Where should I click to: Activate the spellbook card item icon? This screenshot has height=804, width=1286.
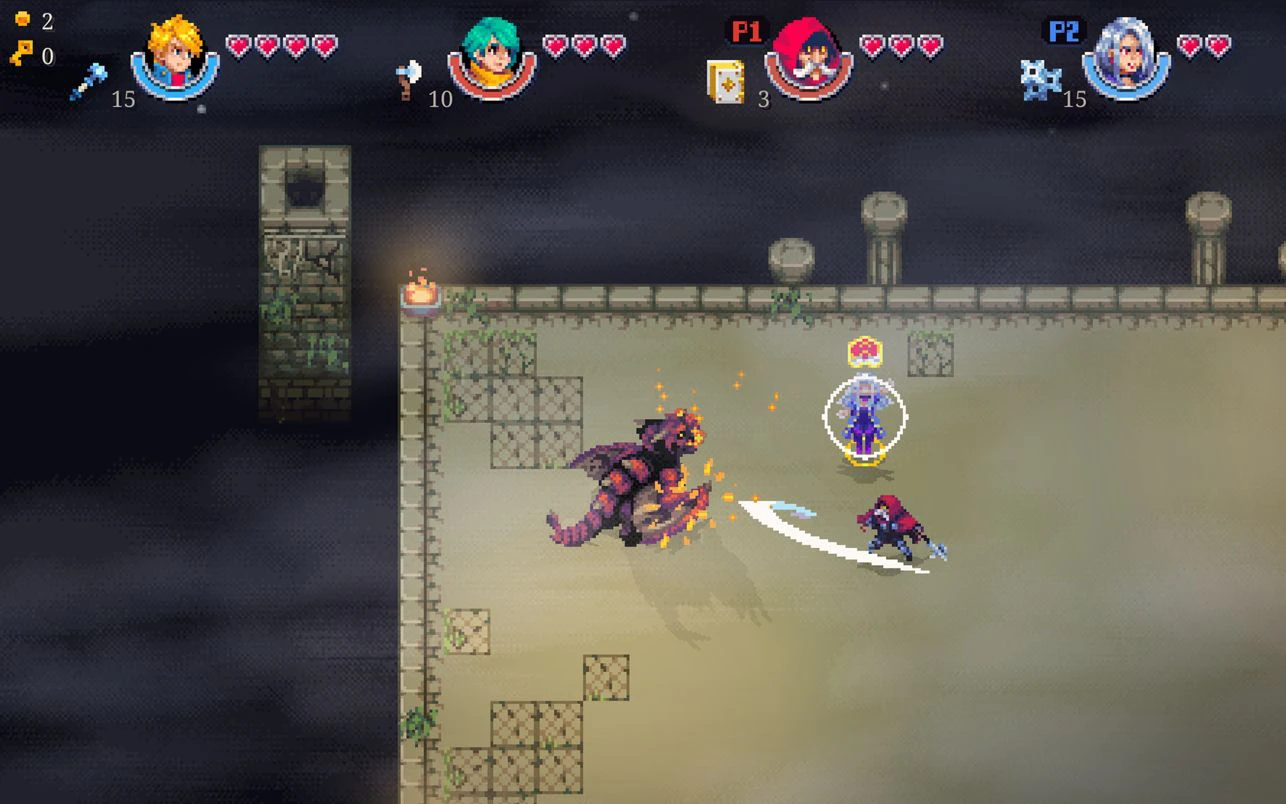click(x=725, y=81)
